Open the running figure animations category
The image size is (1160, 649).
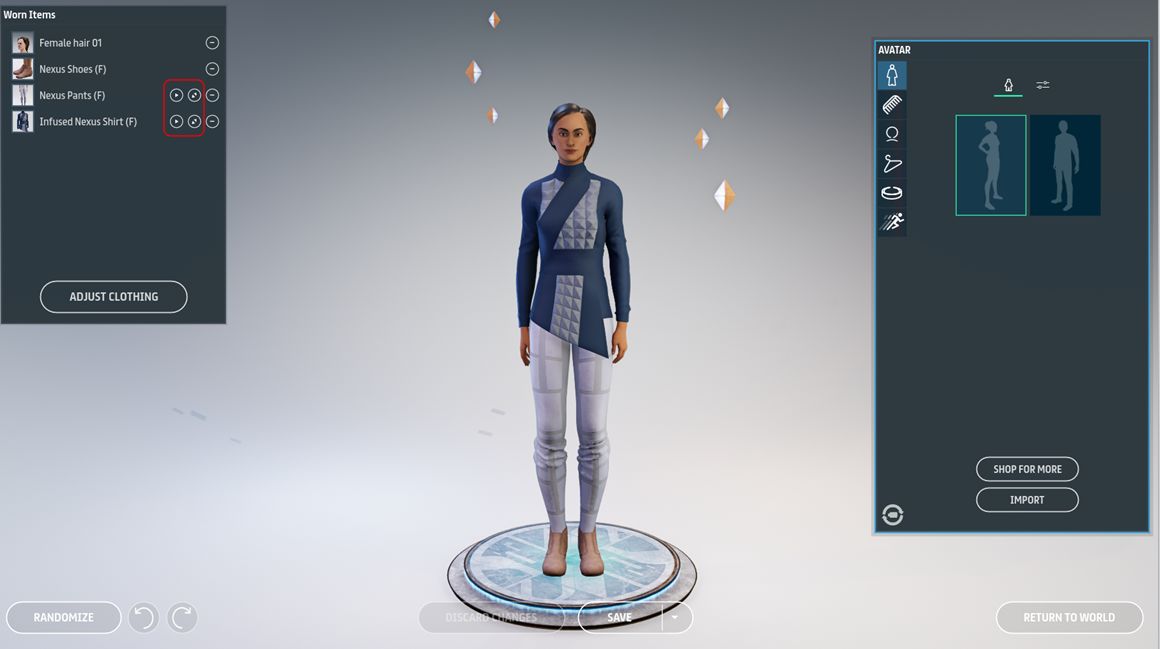[x=892, y=223]
